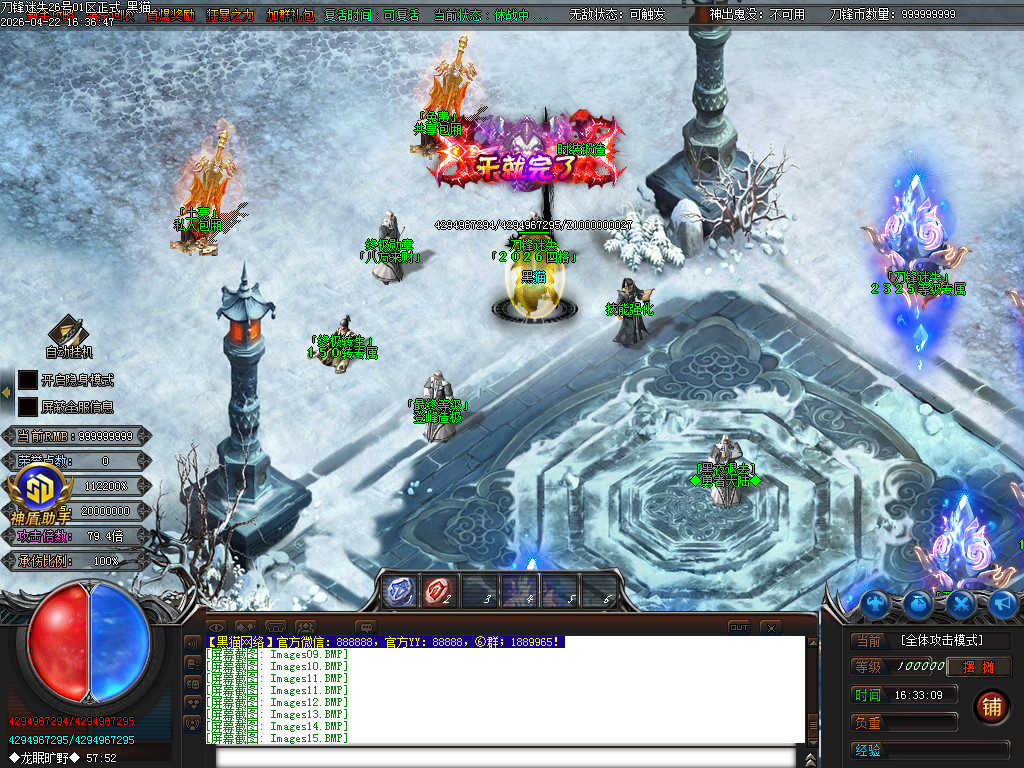This screenshot has width=1024, height=768.
Task: Select the eye icon chat tab
Action: coord(217,627)
